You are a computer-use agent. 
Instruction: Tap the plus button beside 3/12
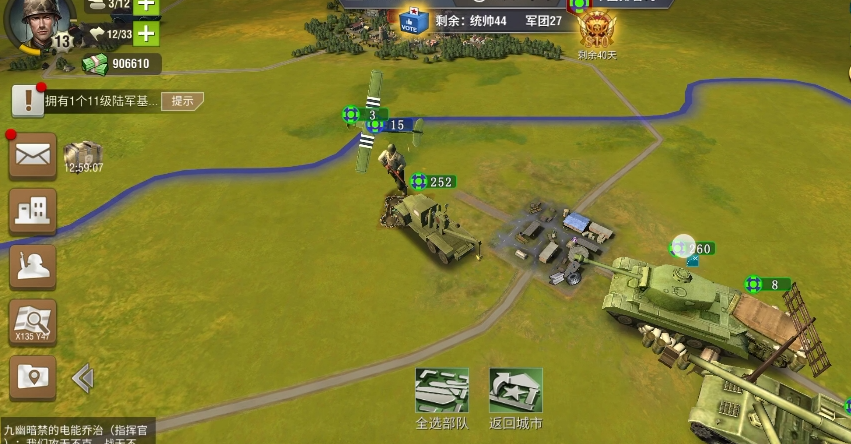point(146,5)
